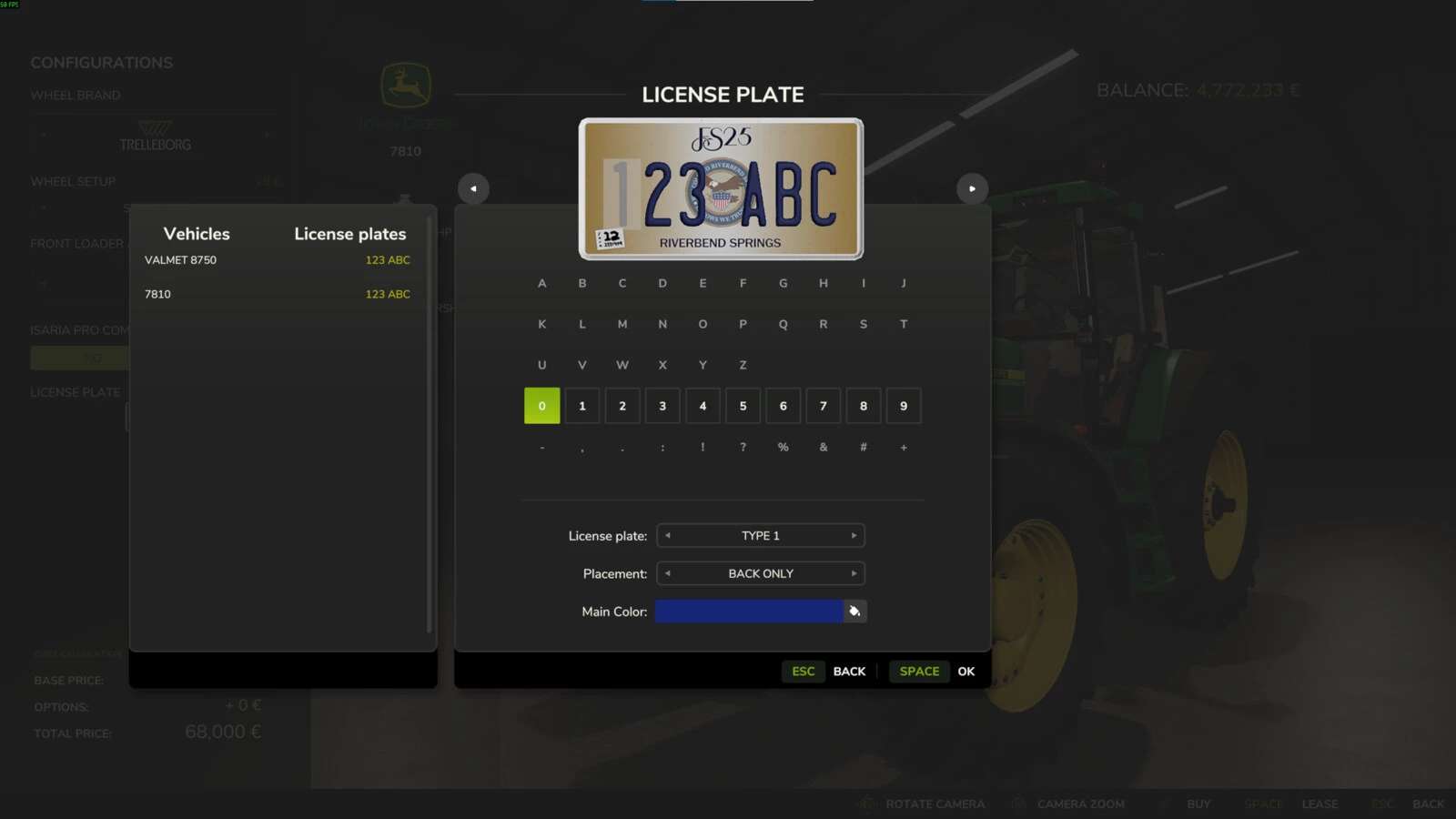Click next arrow on Placement BACK ONLY
The image size is (1456, 819).
[854, 573]
